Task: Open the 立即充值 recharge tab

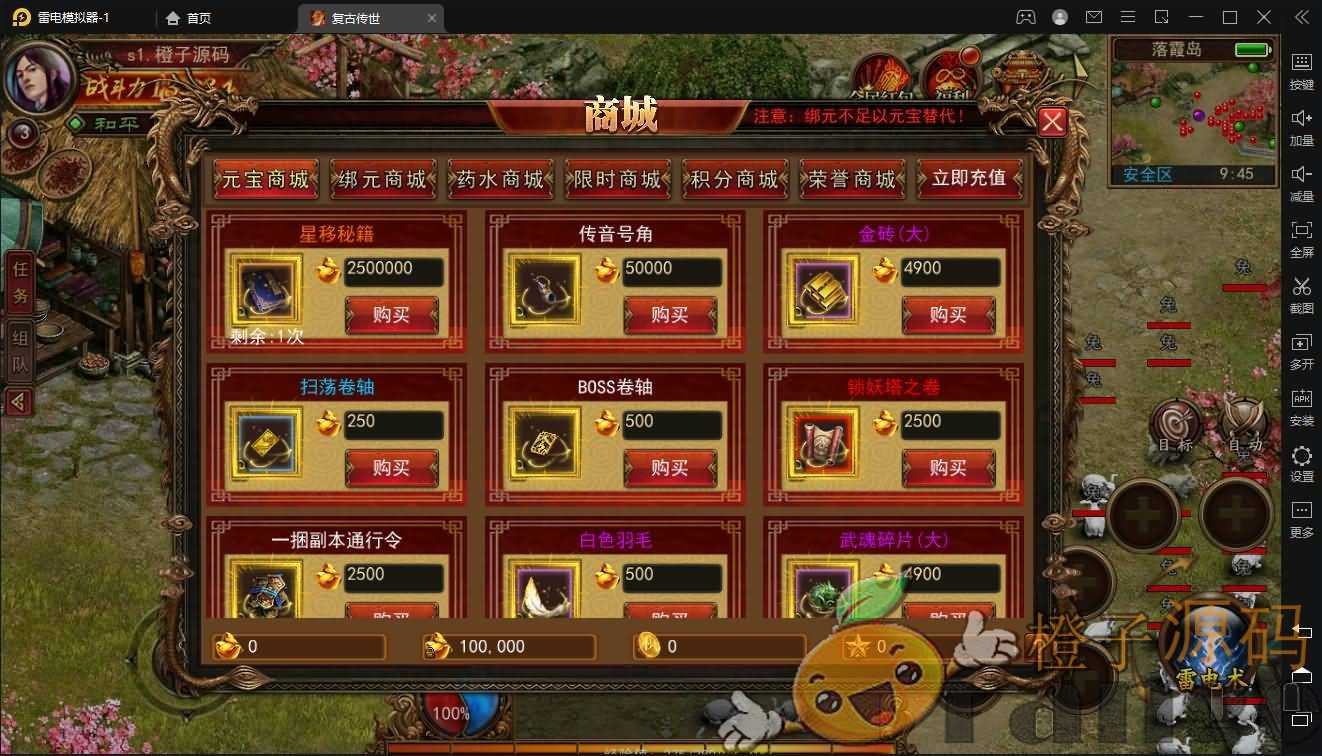Action: [x=969, y=179]
